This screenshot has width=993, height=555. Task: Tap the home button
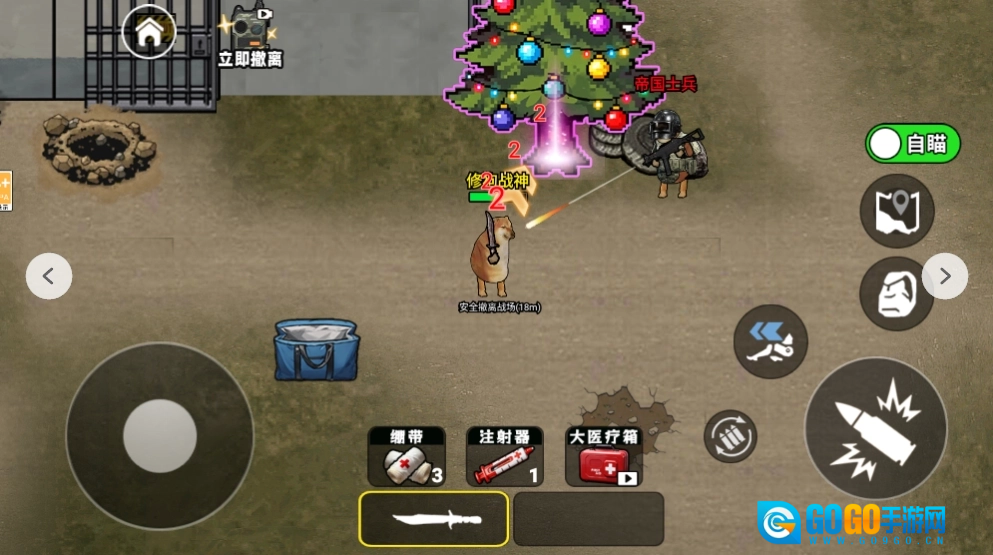[149, 32]
